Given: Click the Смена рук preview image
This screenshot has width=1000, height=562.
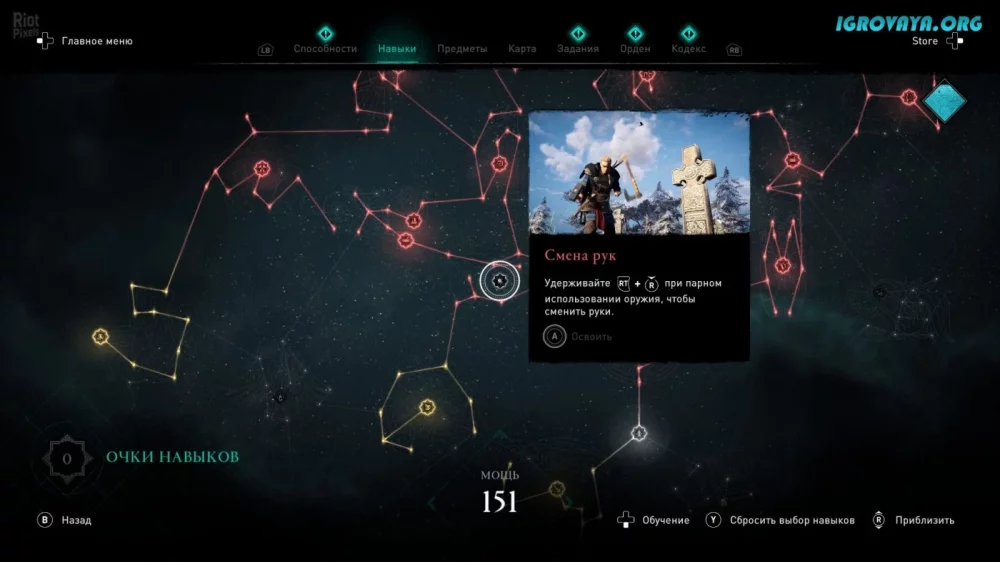Looking at the screenshot, I should click(639, 172).
